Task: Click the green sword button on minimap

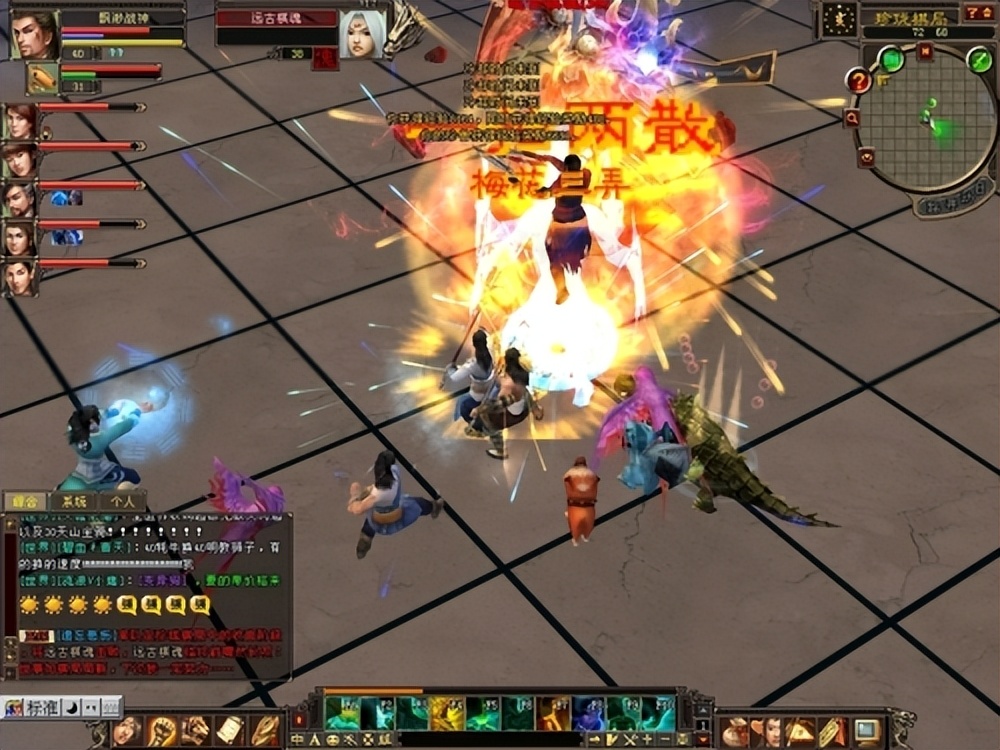Action: point(979,60)
